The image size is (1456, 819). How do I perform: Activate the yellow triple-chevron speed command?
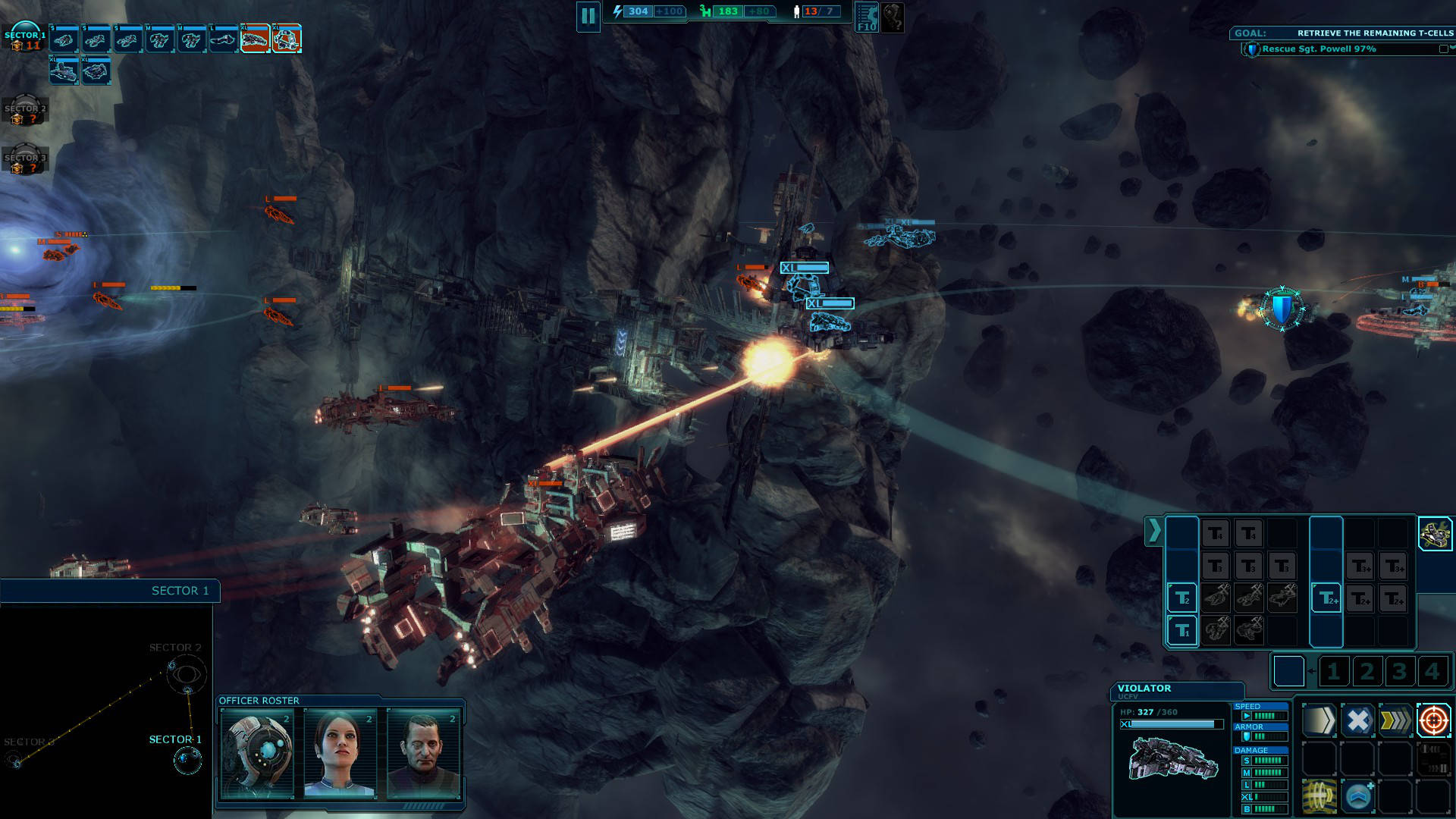pos(1395,720)
